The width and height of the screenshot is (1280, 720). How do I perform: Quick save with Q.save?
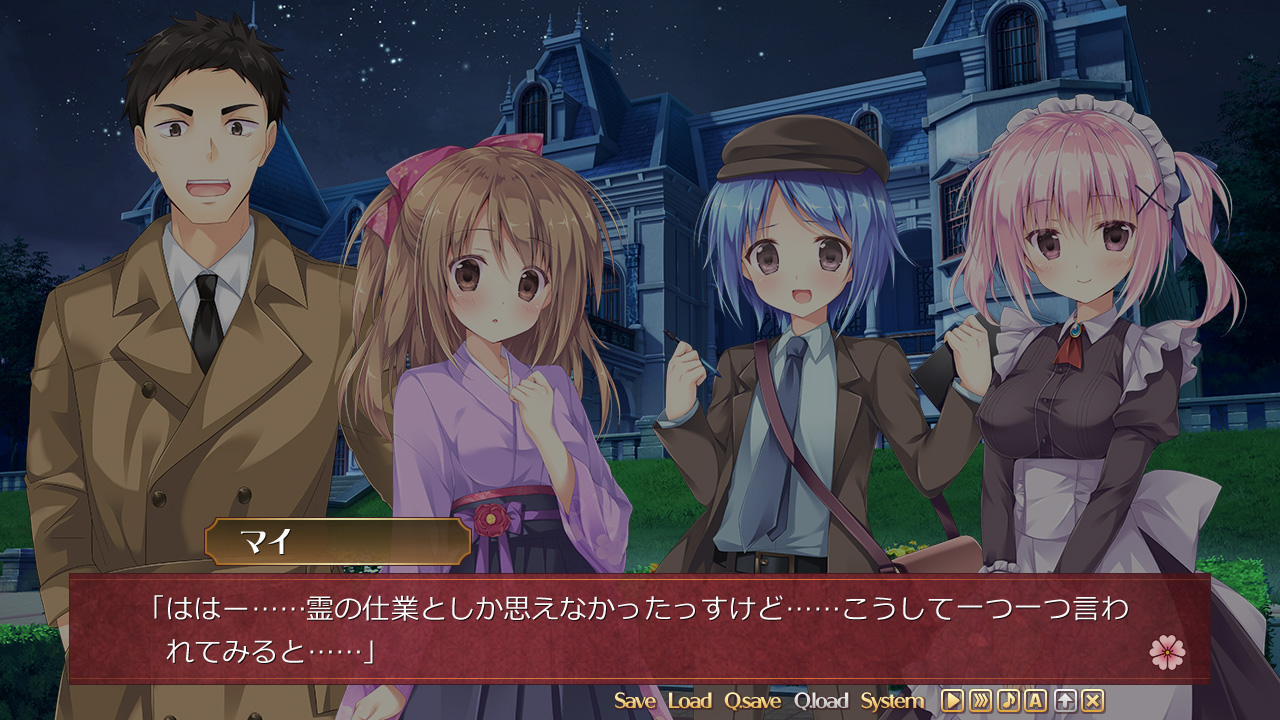(752, 701)
